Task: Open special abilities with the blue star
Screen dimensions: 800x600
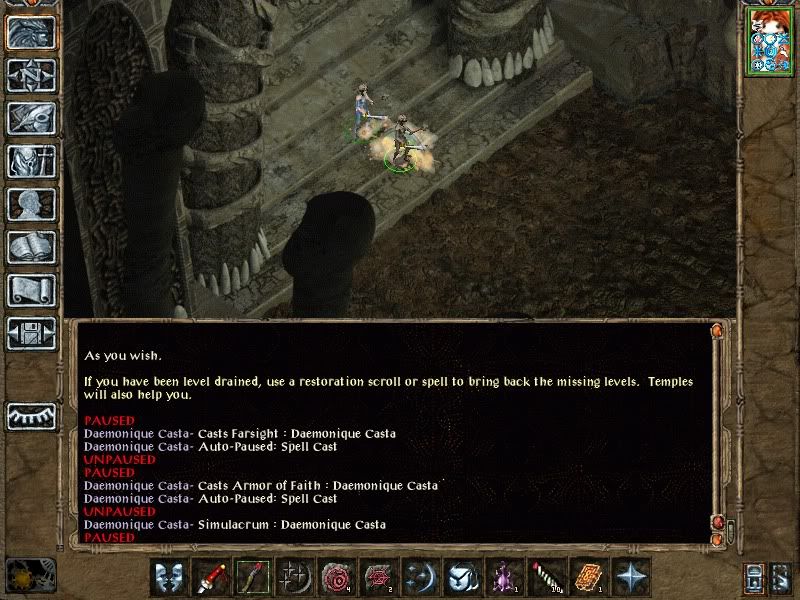Action: coord(631,578)
